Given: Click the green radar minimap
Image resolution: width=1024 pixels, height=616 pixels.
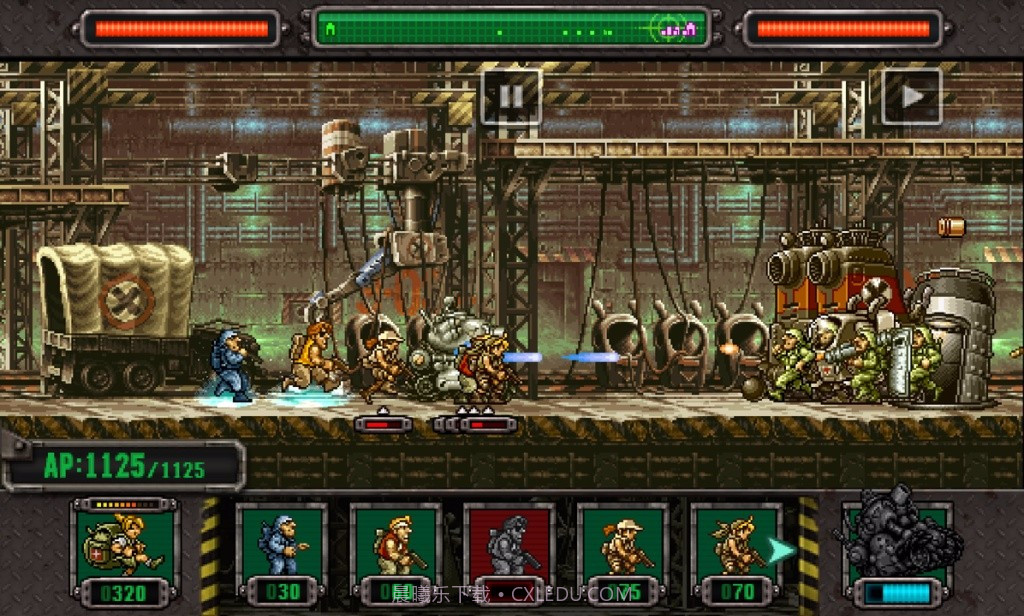Looking at the screenshot, I should coord(510,29).
